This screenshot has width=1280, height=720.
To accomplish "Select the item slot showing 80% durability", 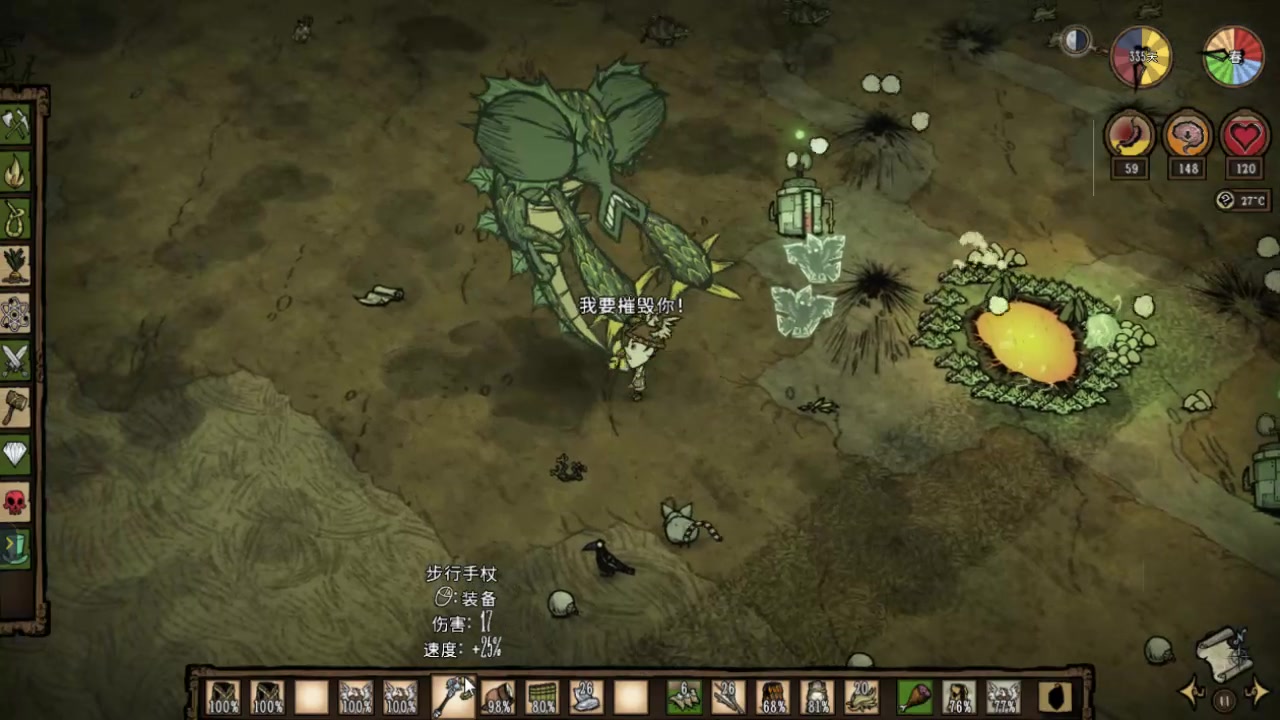I will tap(541, 696).
